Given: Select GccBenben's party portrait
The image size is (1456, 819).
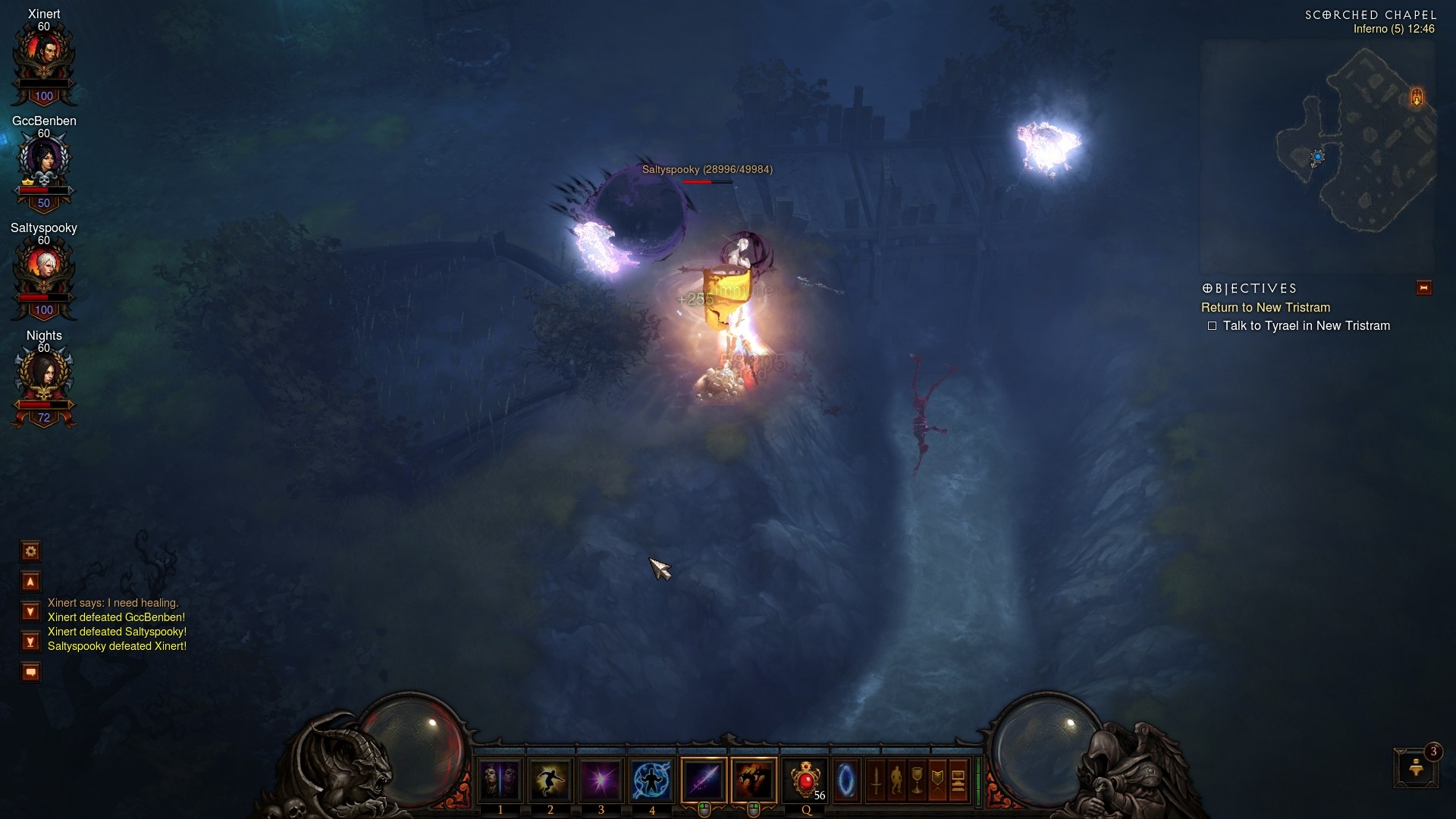Looking at the screenshot, I should (x=44, y=161).
